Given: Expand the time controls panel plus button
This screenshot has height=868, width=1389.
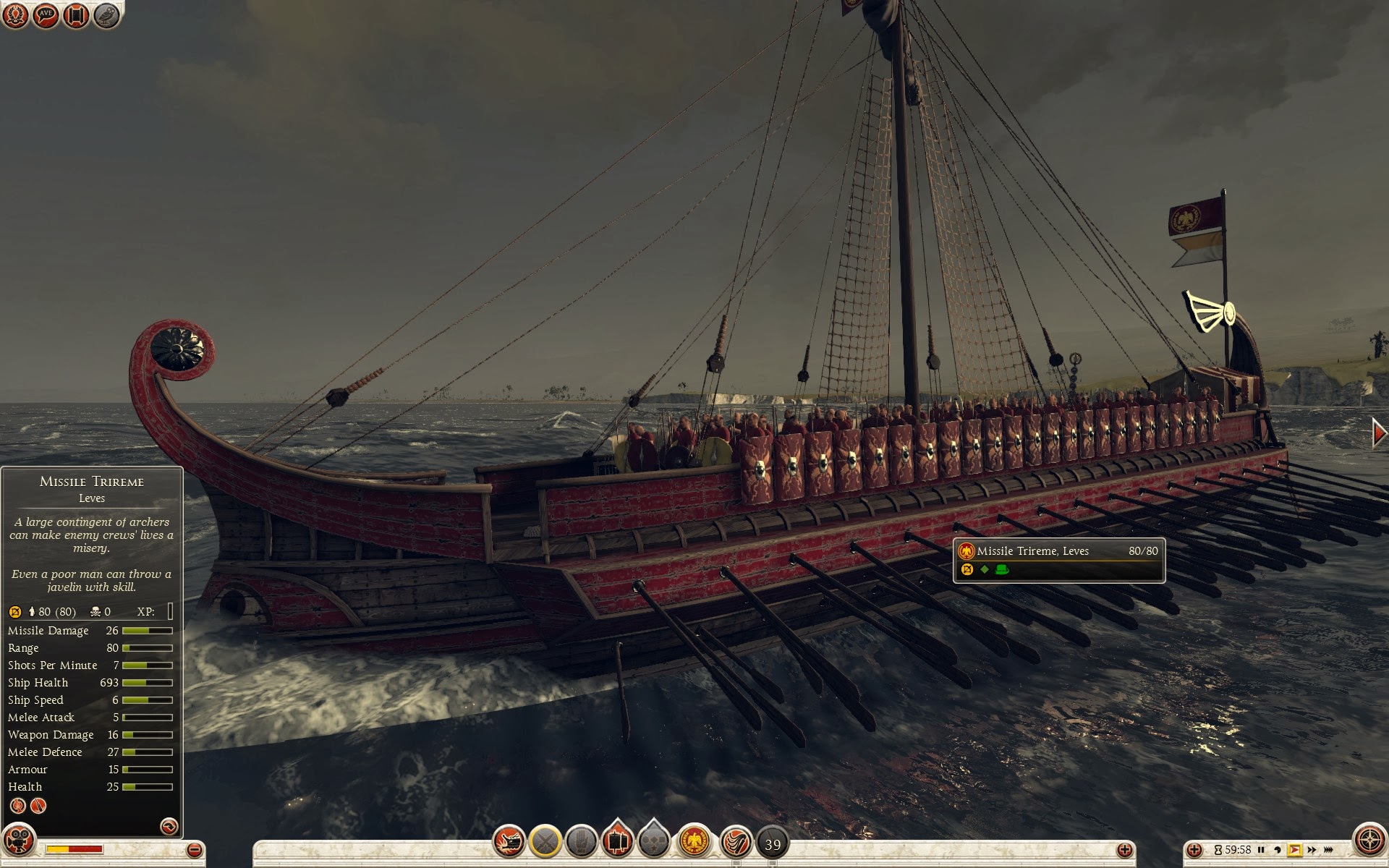Looking at the screenshot, I should pos(1194,850).
